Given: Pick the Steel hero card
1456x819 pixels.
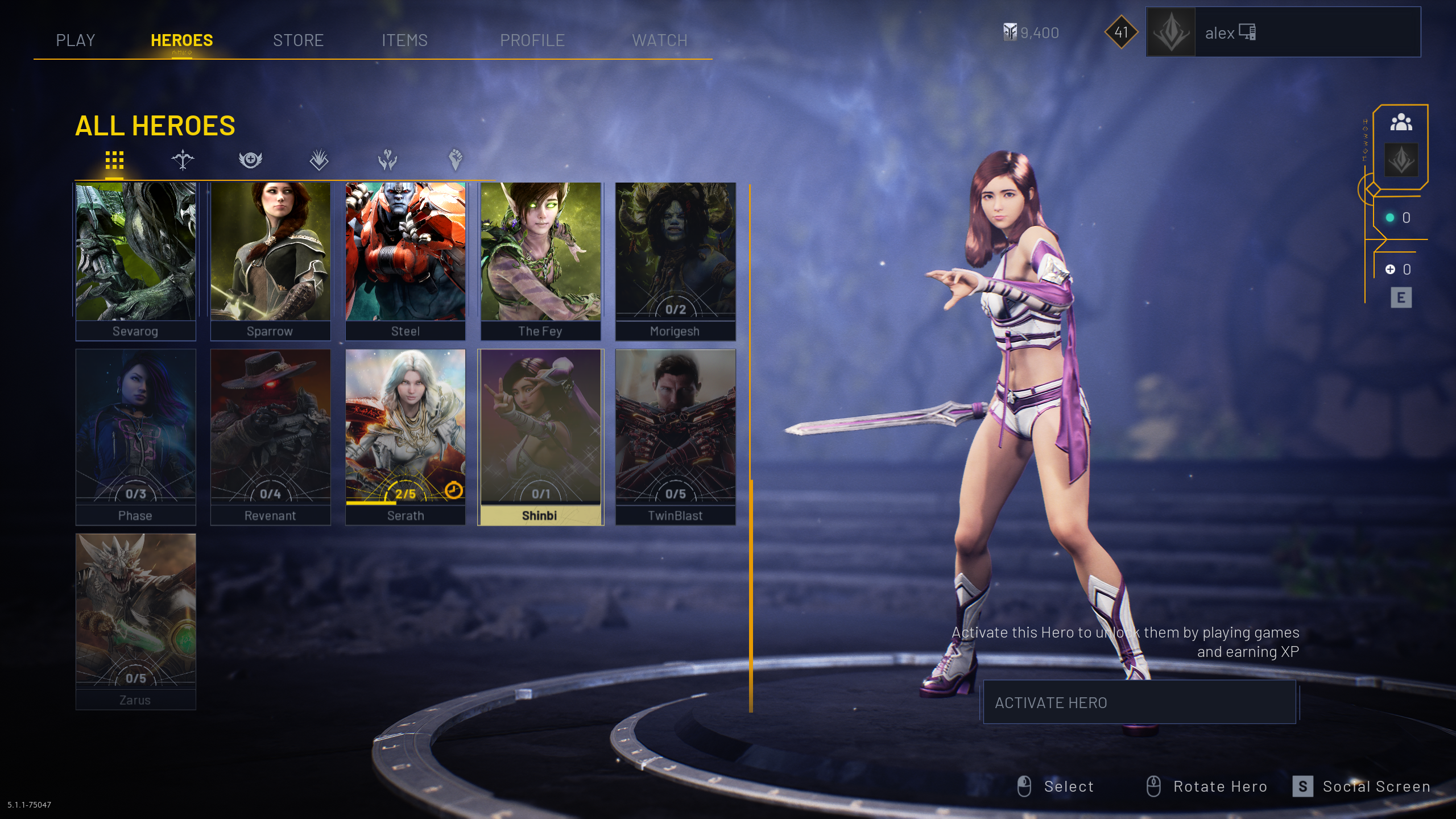Looking at the screenshot, I should [406, 261].
